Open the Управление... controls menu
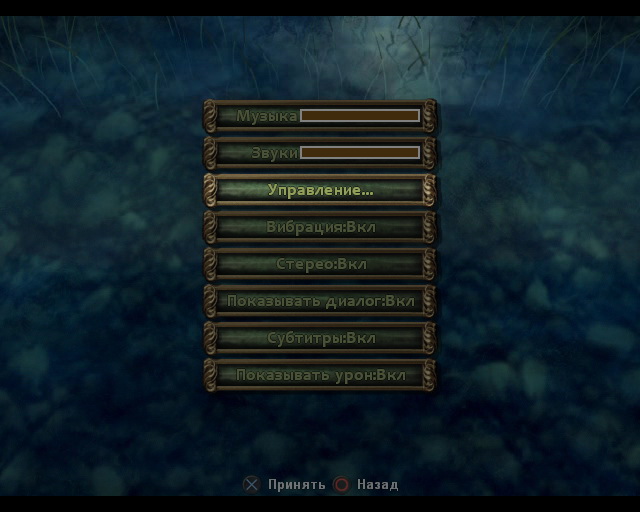Viewport: 640px width, 512px height. click(x=320, y=190)
